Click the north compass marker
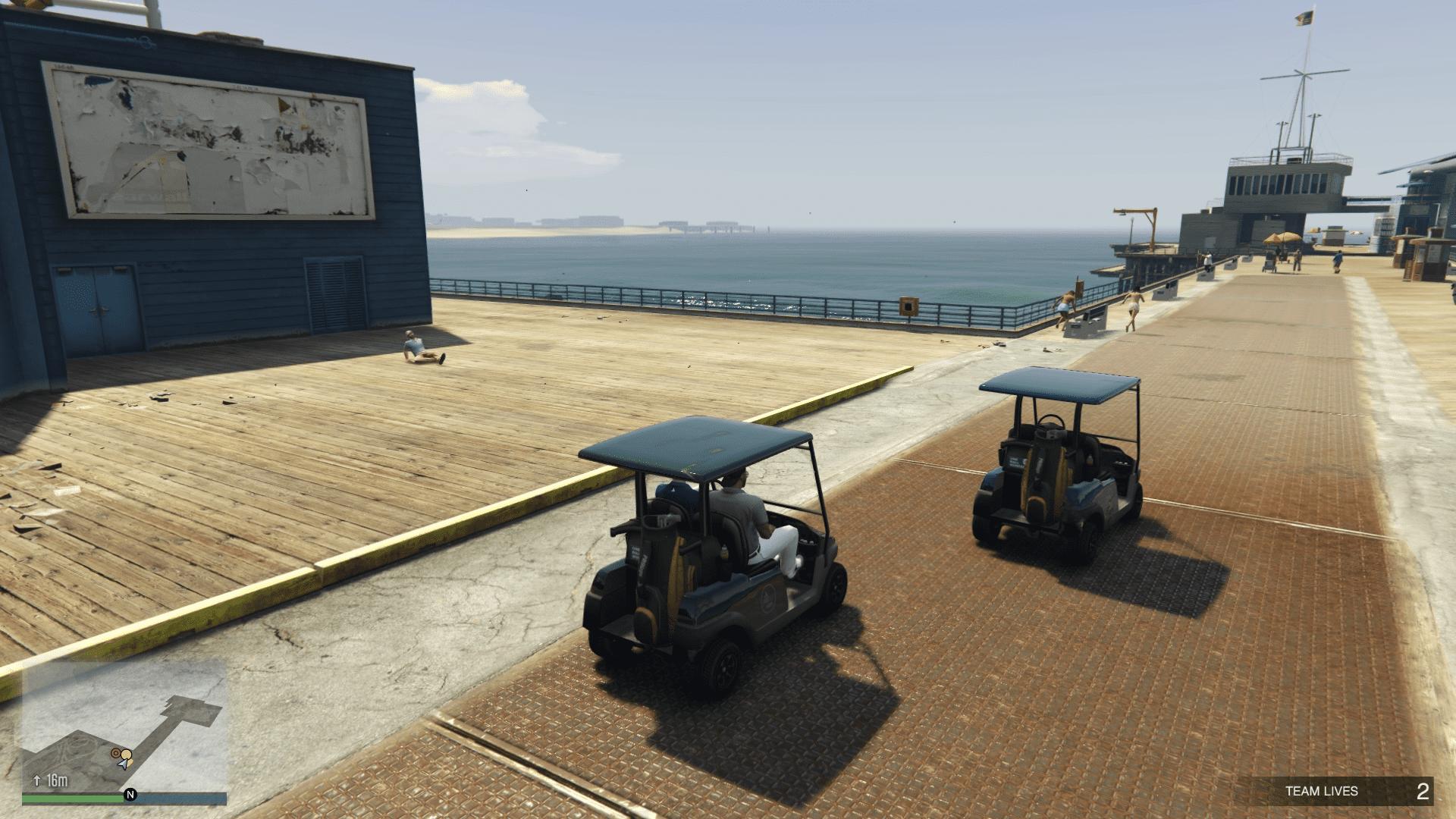The width and height of the screenshot is (1456, 819). pyautogui.click(x=130, y=795)
